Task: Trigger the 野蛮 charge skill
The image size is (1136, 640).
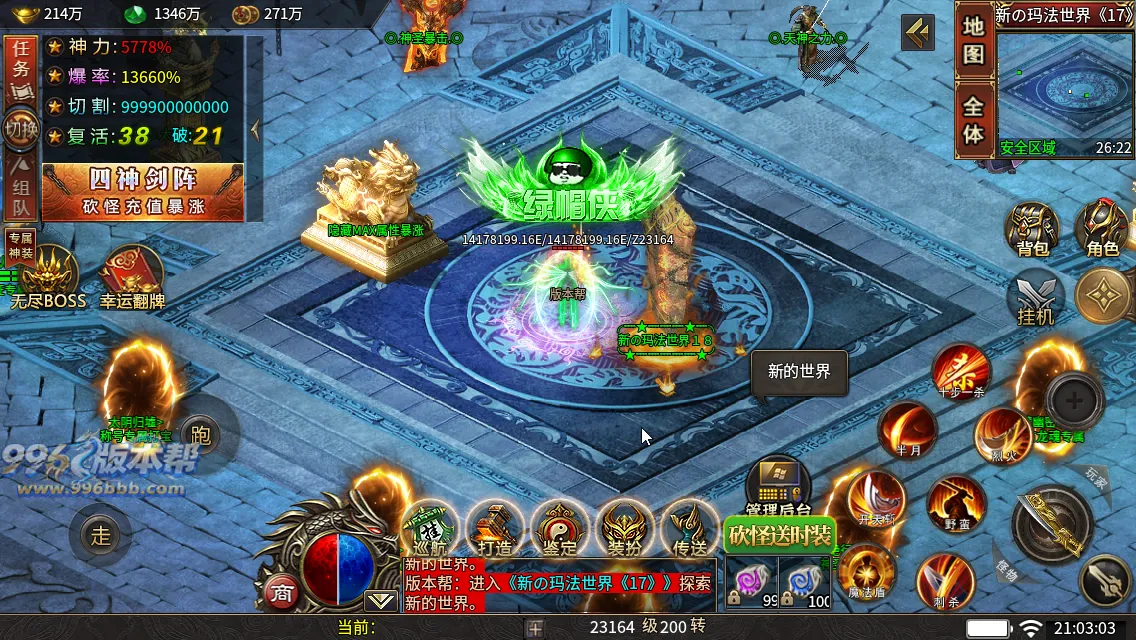Action: tap(955, 503)
